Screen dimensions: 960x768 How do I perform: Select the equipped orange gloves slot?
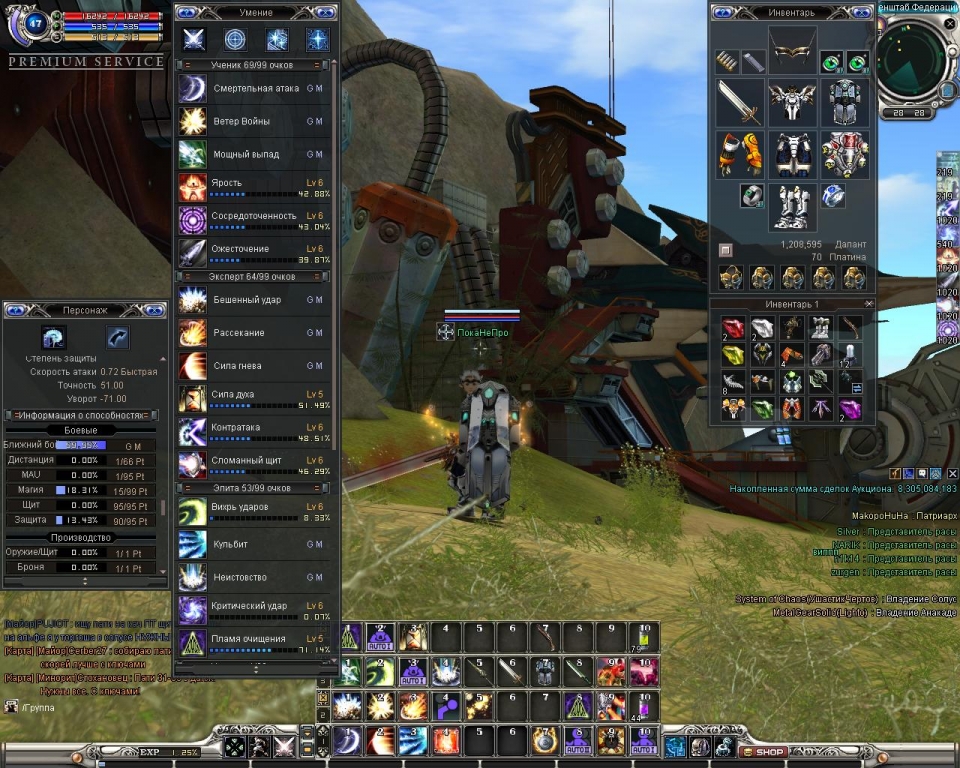740,152
